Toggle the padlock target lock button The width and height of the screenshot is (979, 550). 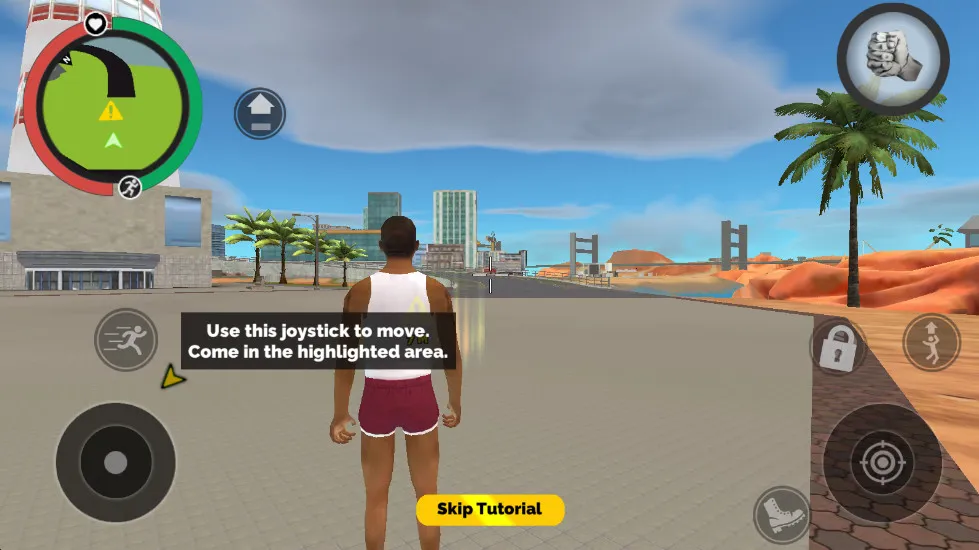(x=837, y=345)
